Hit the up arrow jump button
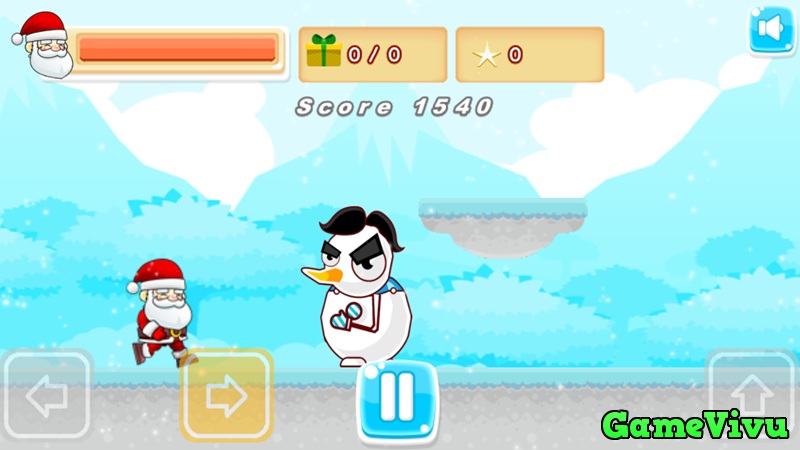The image size is (800, 450). tap(751, 392)
